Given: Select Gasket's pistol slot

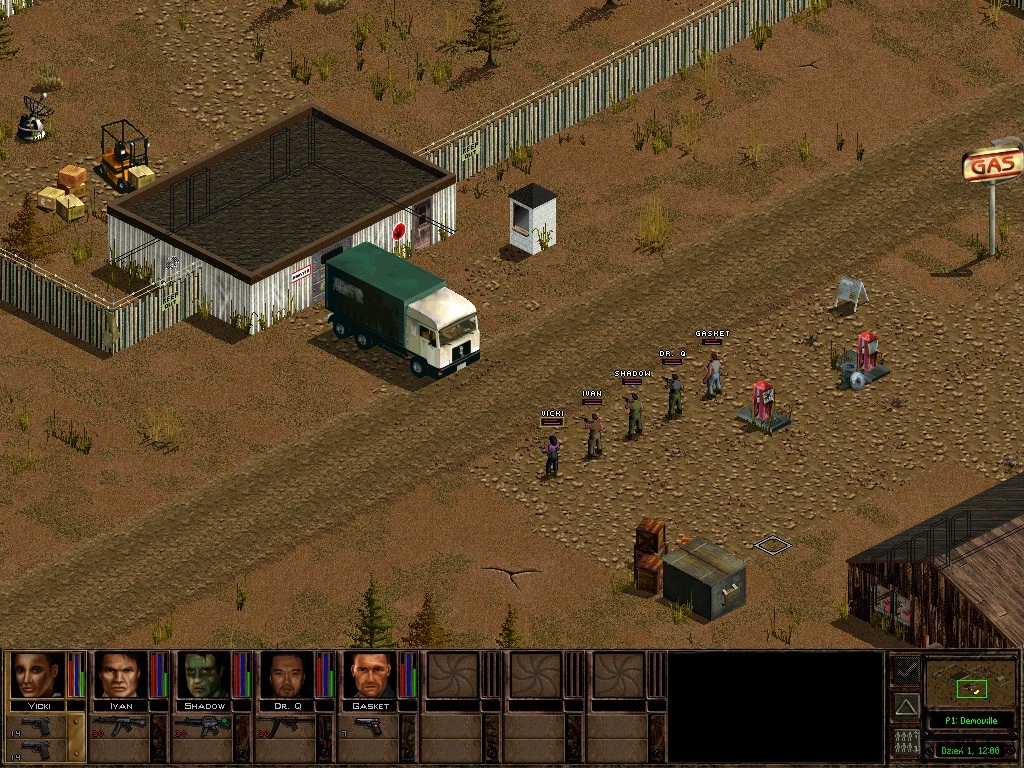Looking at the screenshot, I should pyautogui.click(x=369, y=726).
